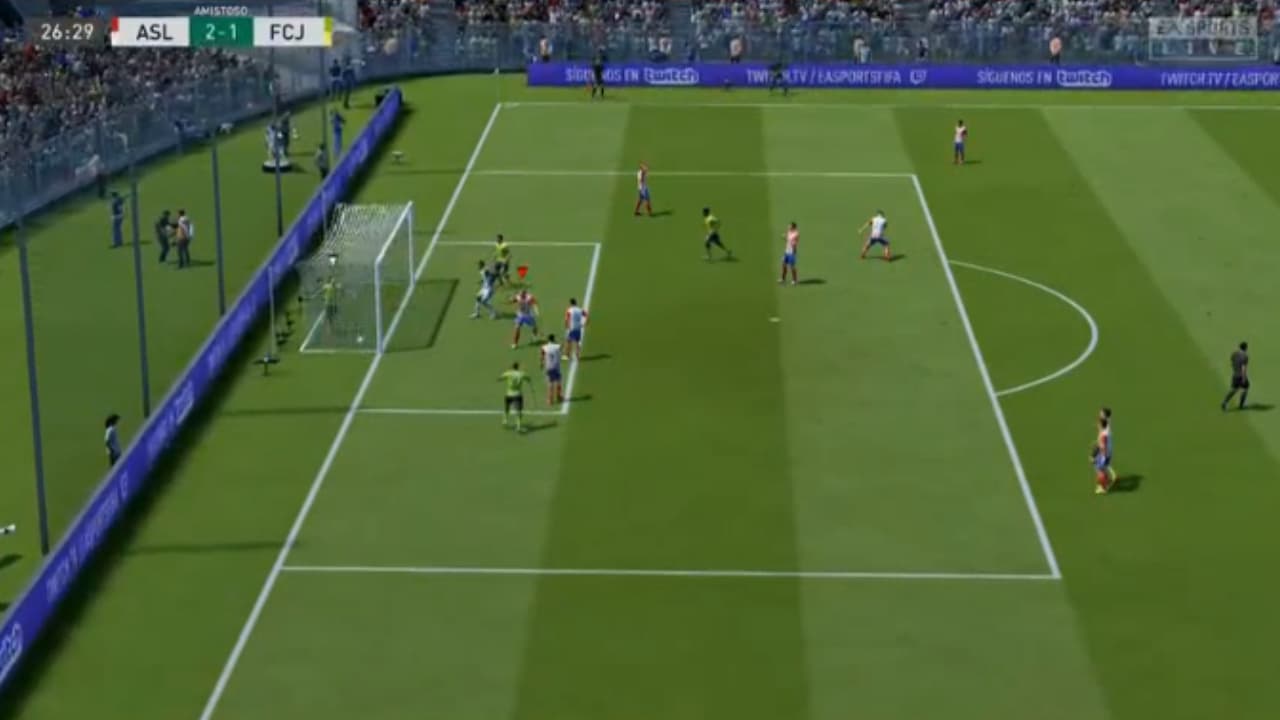Click the AMISTOSO match type label
1280x720 pixels.
221,10
